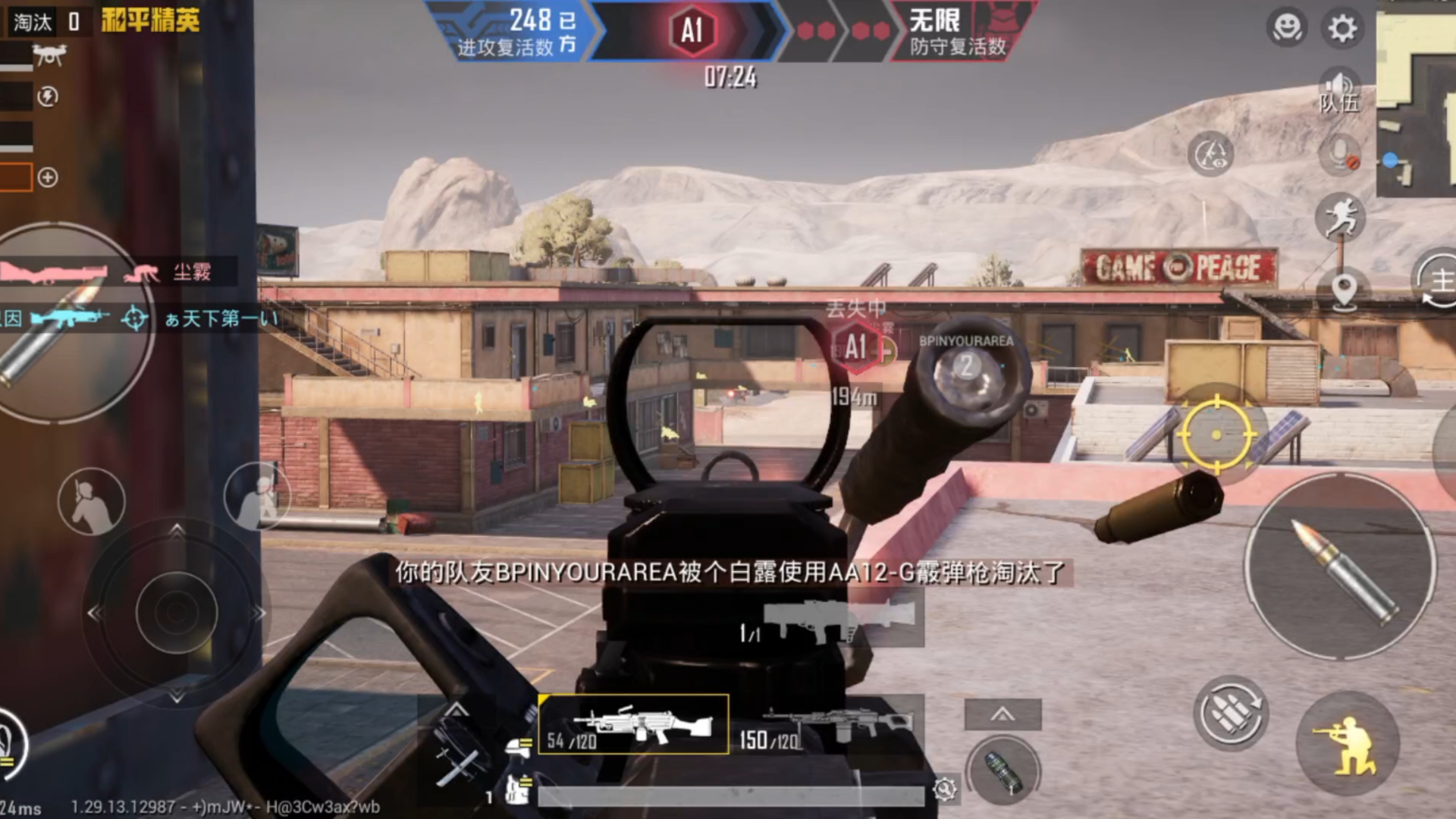Expand the throwables up-arrow panel
Viewport: 1456px width, 819px height.
tap(1003, 714)
